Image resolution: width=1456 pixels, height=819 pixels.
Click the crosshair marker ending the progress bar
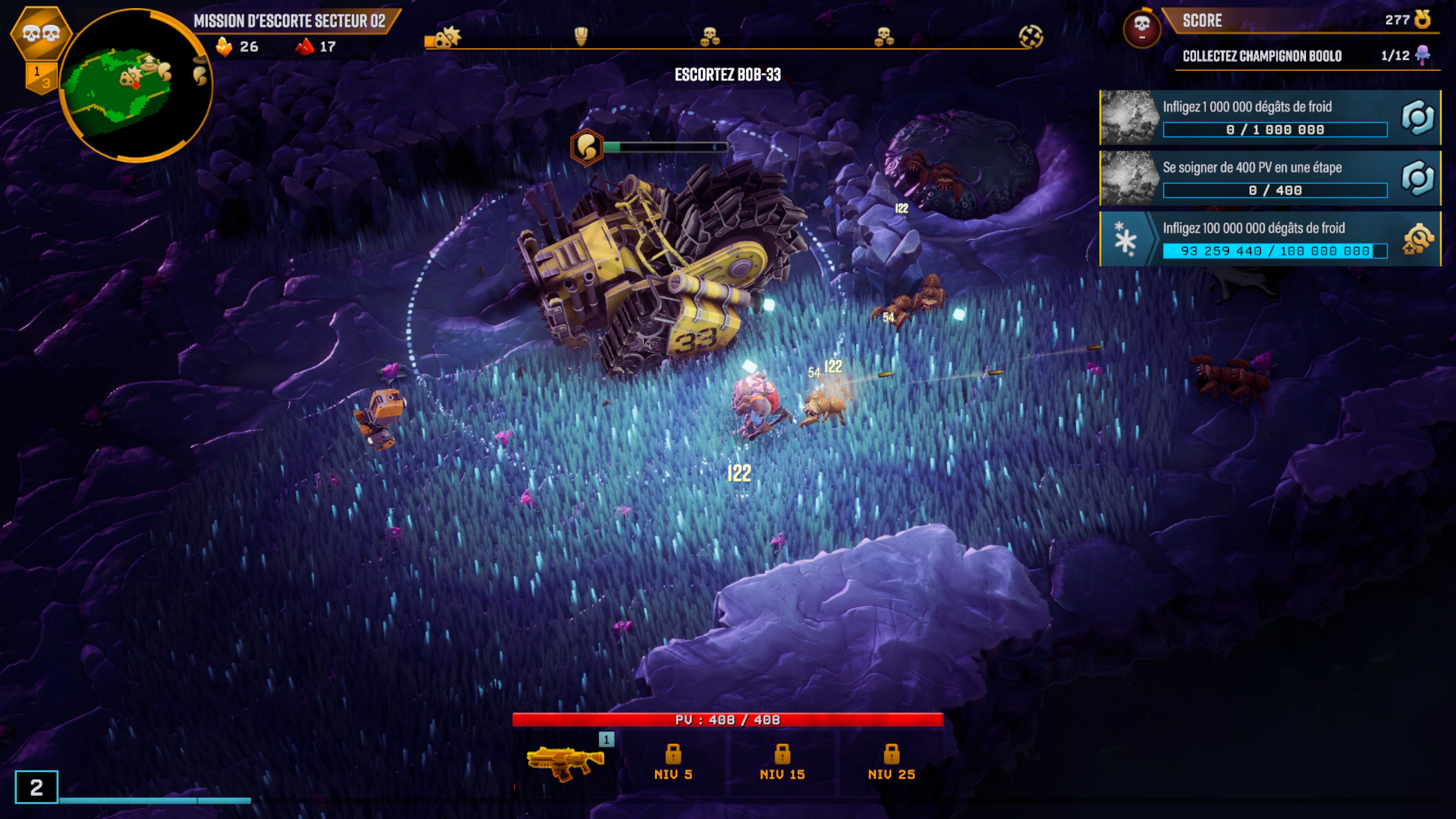(x=1031, y=37)
